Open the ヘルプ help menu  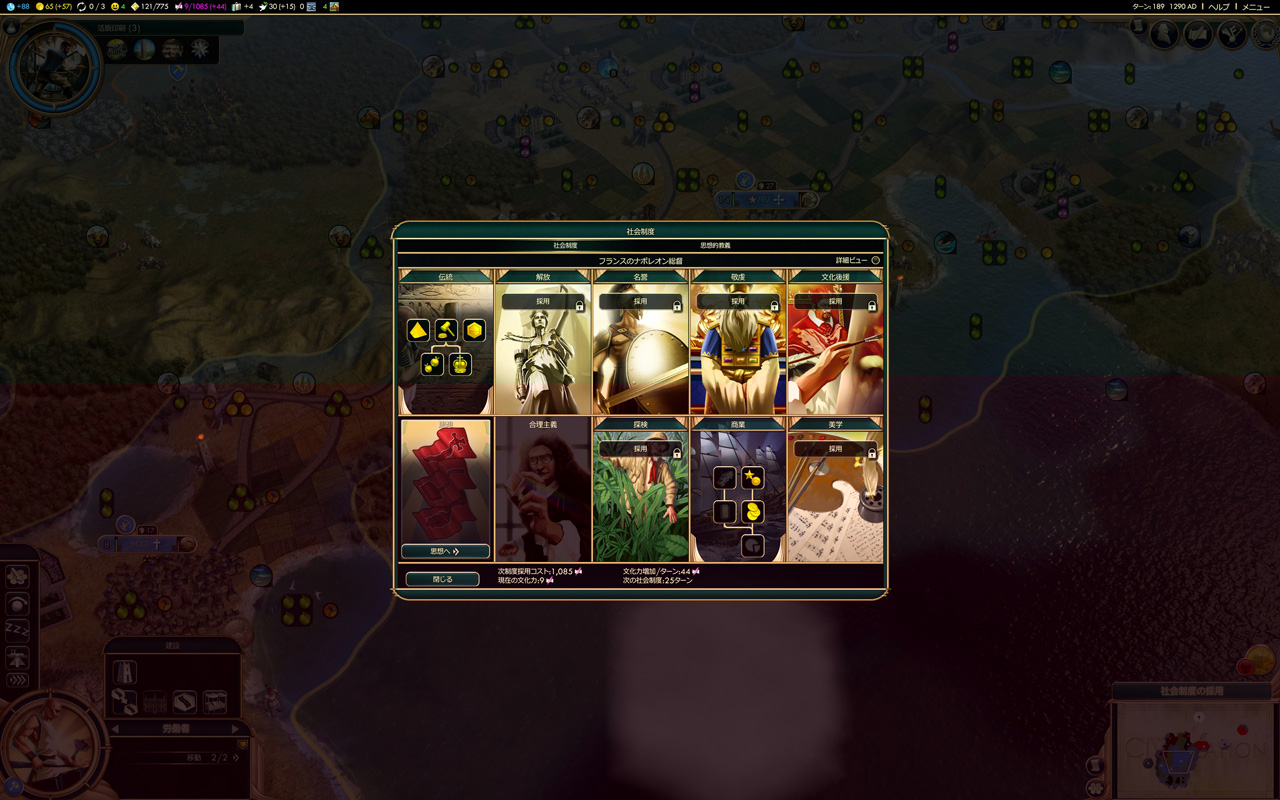[1219, 7]
